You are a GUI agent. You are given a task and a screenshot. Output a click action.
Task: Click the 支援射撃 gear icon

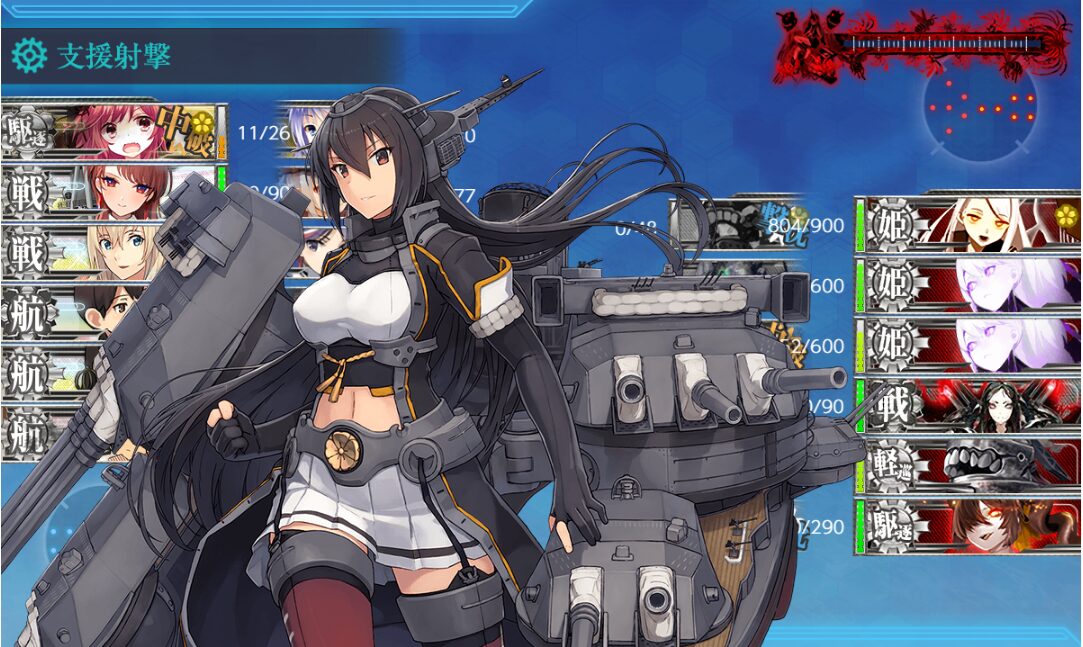[29, 56]
